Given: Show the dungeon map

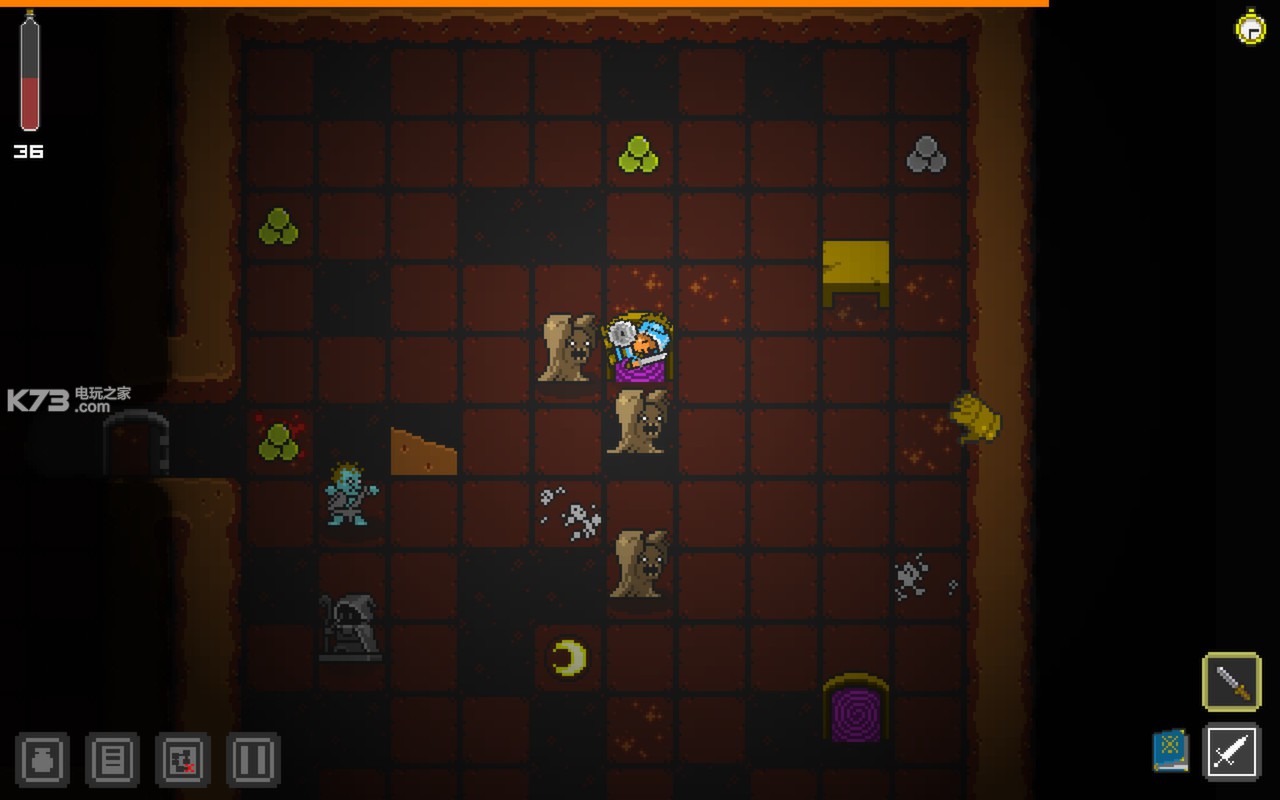Looking at the screenshot, I should (x=183, y=759).
